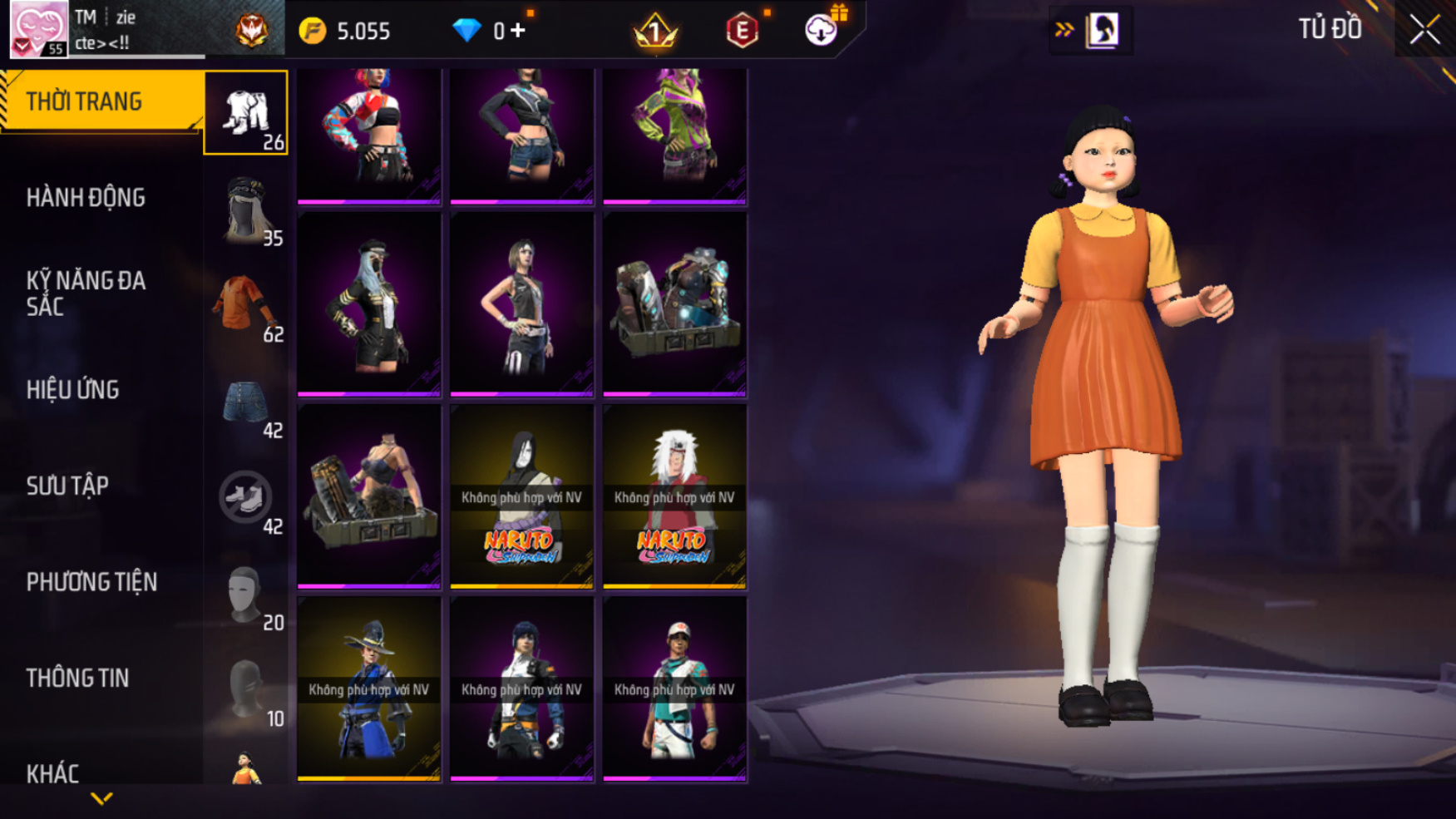Image resolution: width=1456 pixels, height=819 pixels.
Task: Select the green hoodie outfit thumbnail
Action: 674,136
